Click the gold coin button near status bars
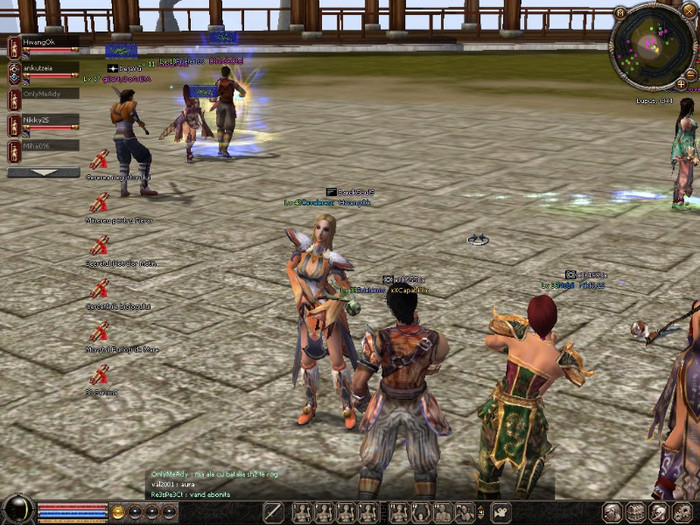This screenshot has height=525, width=700. [118, 512]
